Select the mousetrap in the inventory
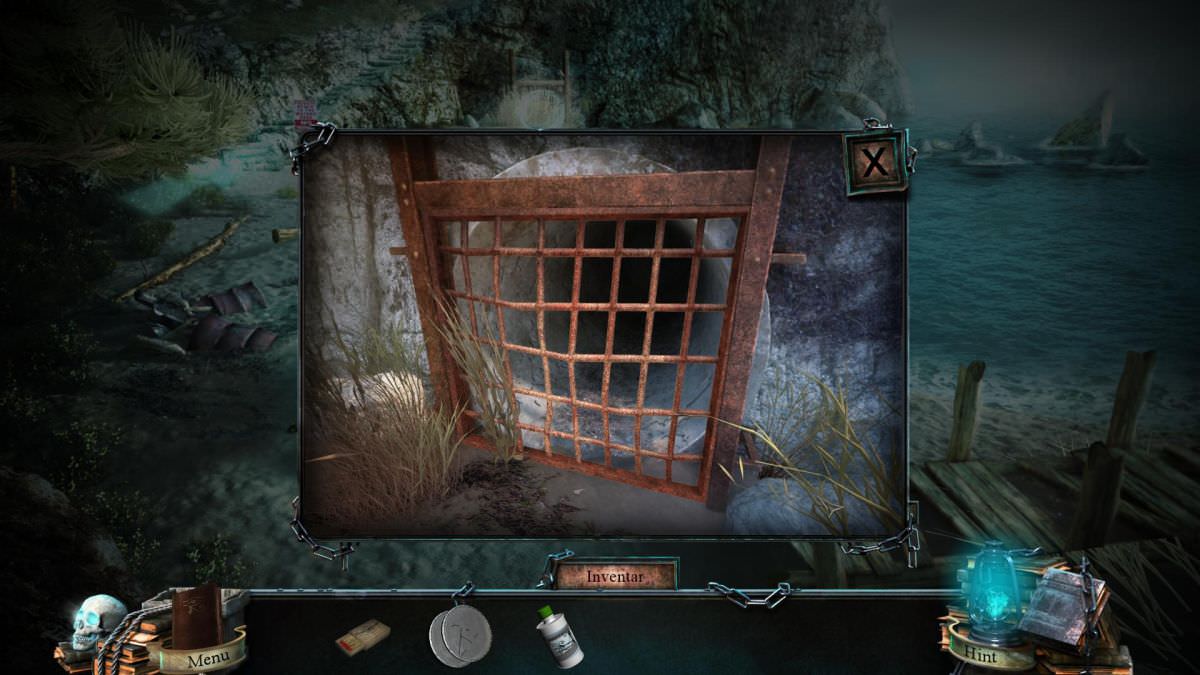This screenshot has height=675, width=1200. (x=362, y=637)
